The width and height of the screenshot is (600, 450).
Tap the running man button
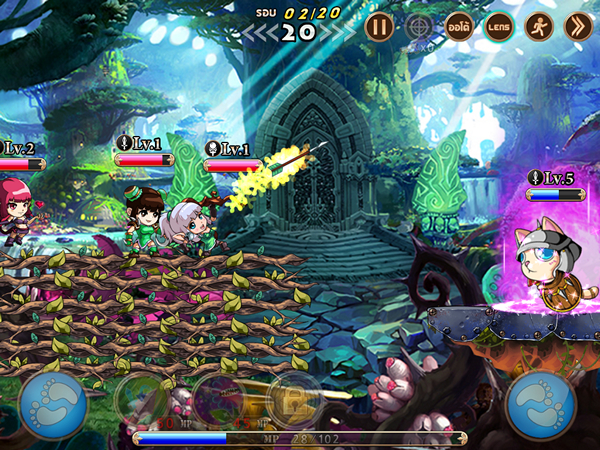pos(539,26)
